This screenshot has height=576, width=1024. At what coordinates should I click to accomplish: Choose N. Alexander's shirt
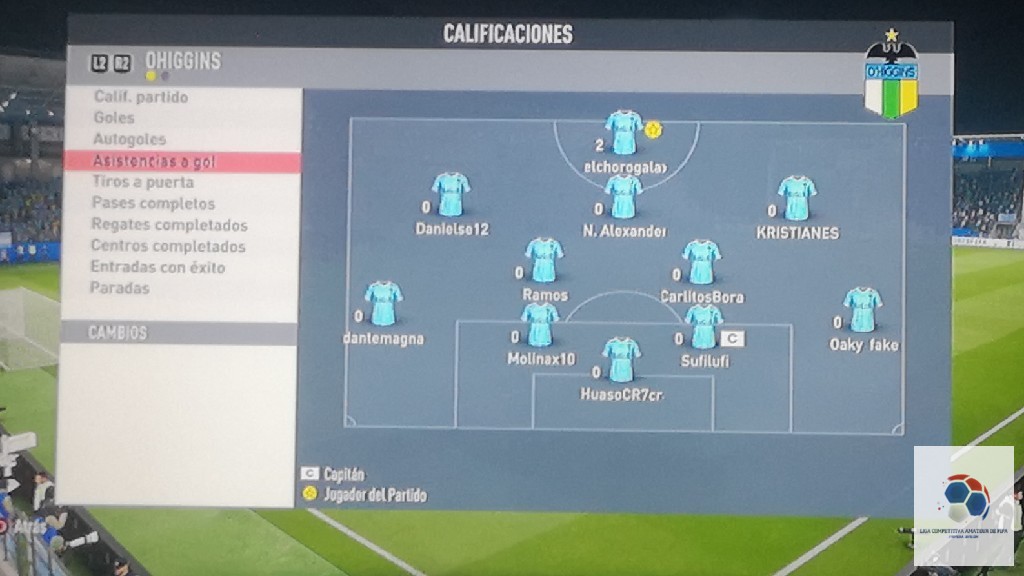623,197
